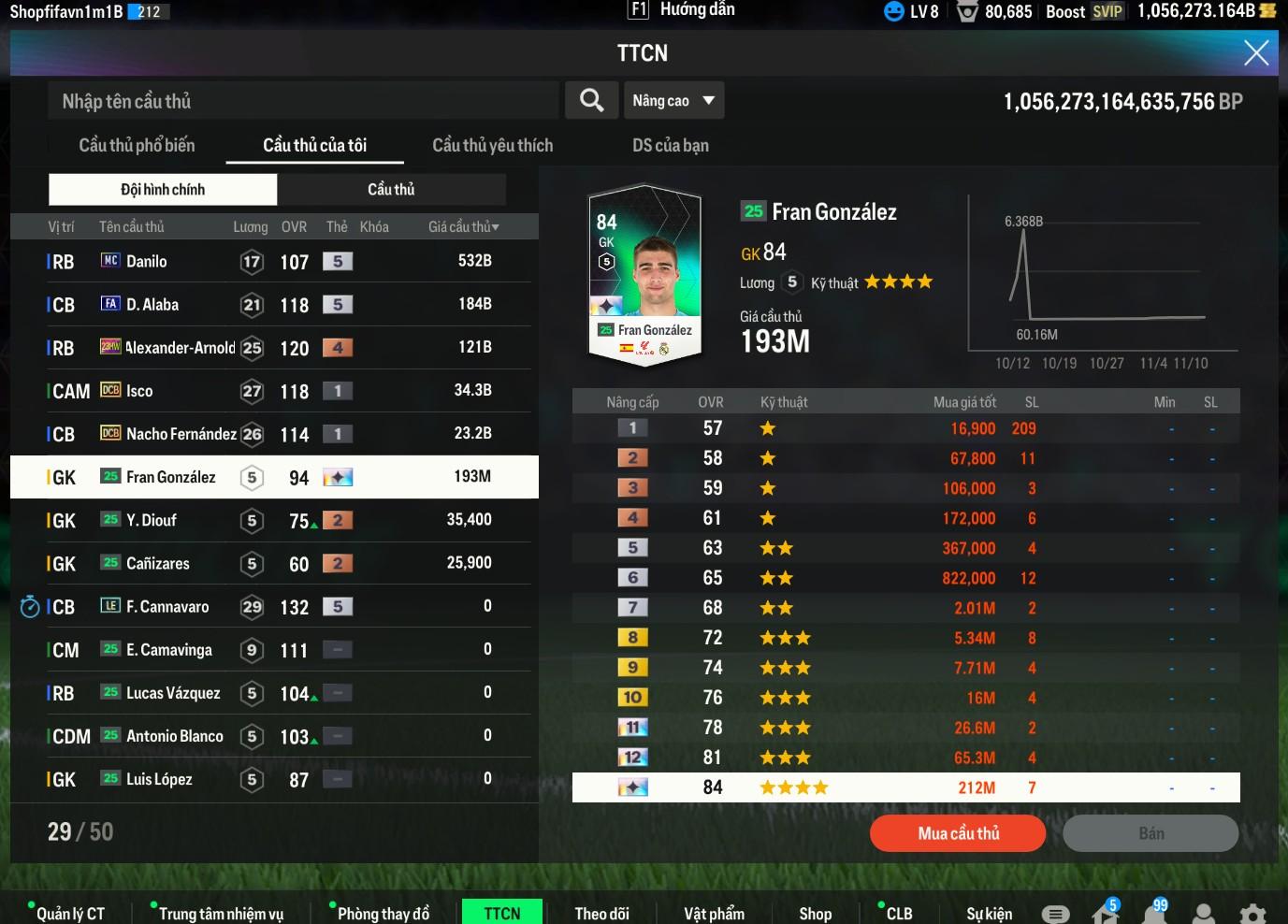Pick the upgrade level 8 row

[x=905, y=638]
